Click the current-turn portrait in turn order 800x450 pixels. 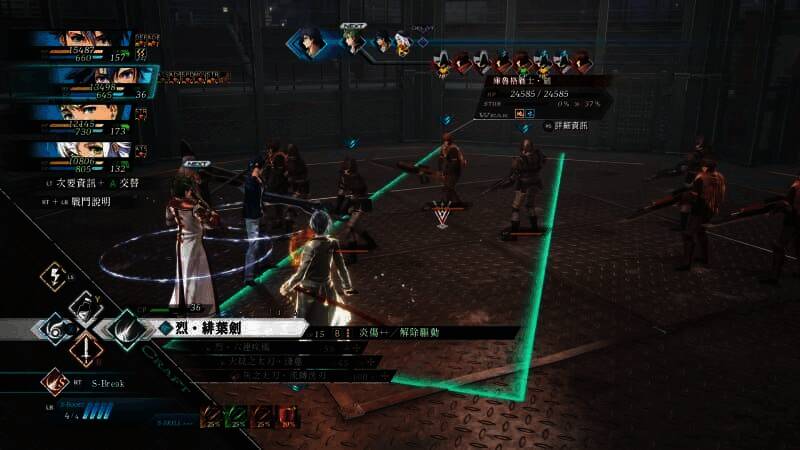click(x=312, y=43)
